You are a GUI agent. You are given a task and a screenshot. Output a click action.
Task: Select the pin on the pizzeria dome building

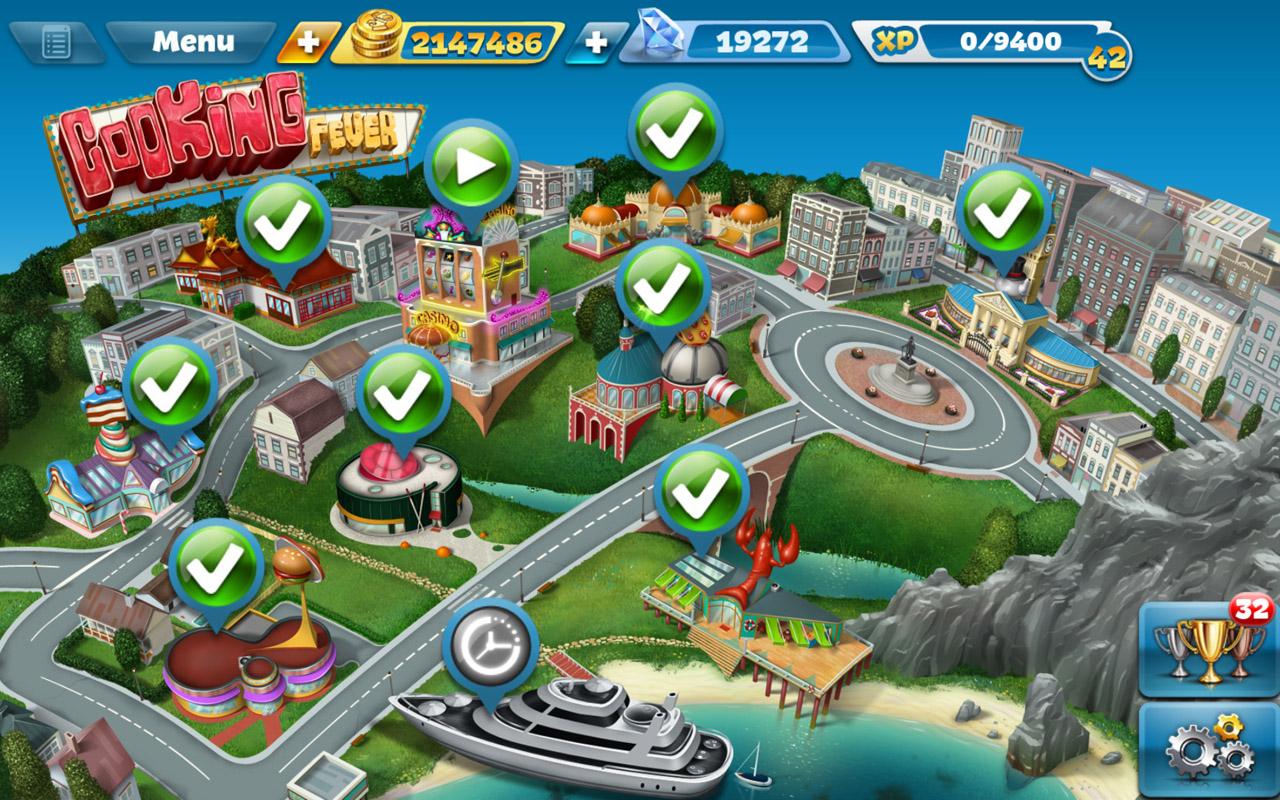tap(660, 285)
